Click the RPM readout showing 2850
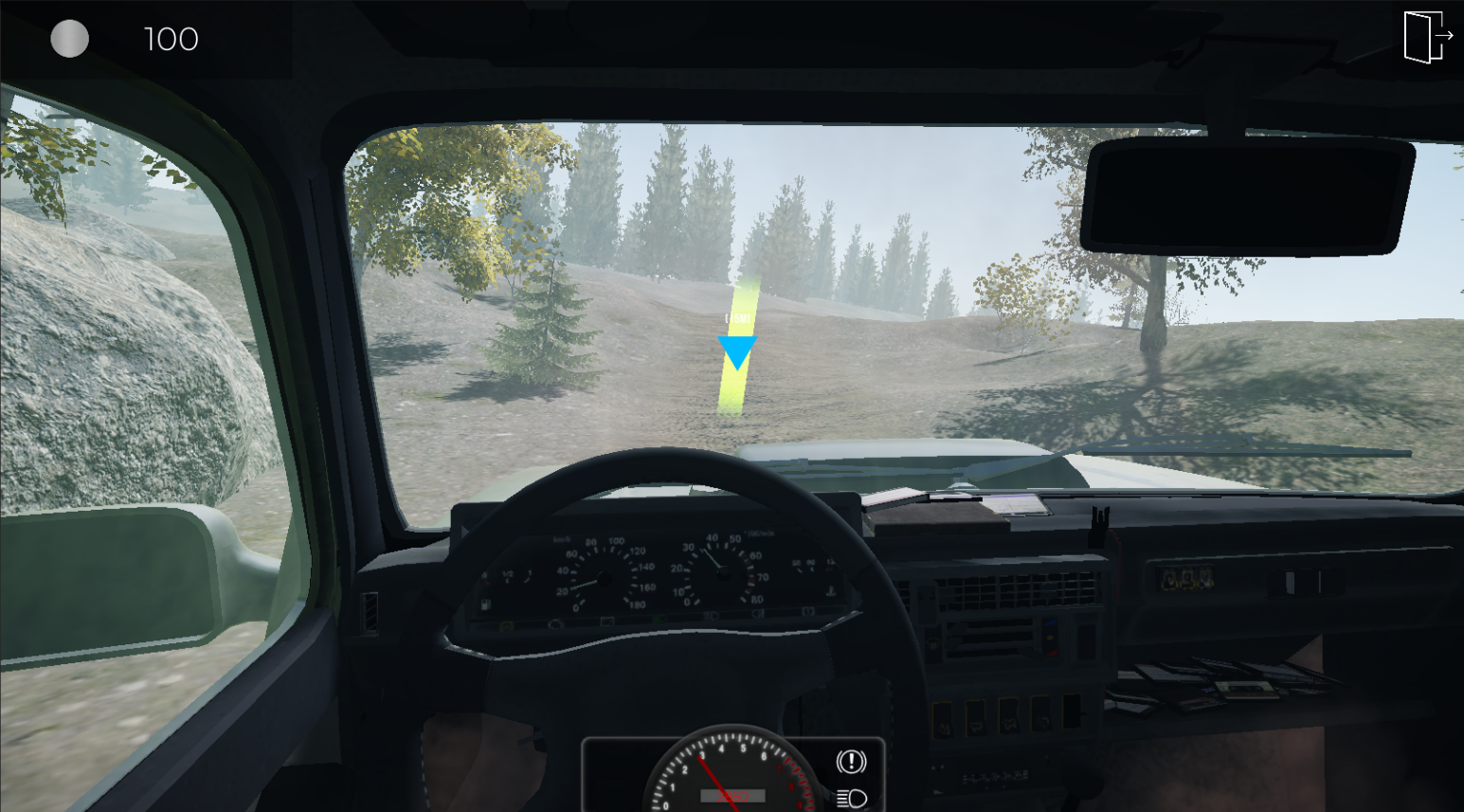The image size is (1464, 812). click(733, 796)
